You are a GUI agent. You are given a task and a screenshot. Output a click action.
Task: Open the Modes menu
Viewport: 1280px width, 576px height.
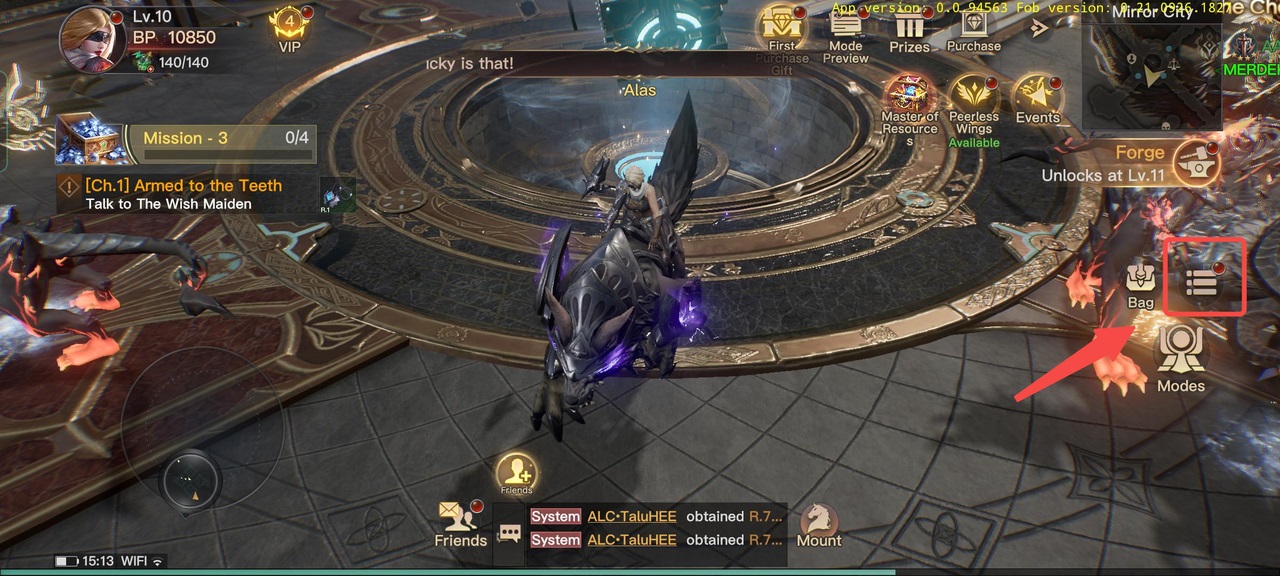1180,357
